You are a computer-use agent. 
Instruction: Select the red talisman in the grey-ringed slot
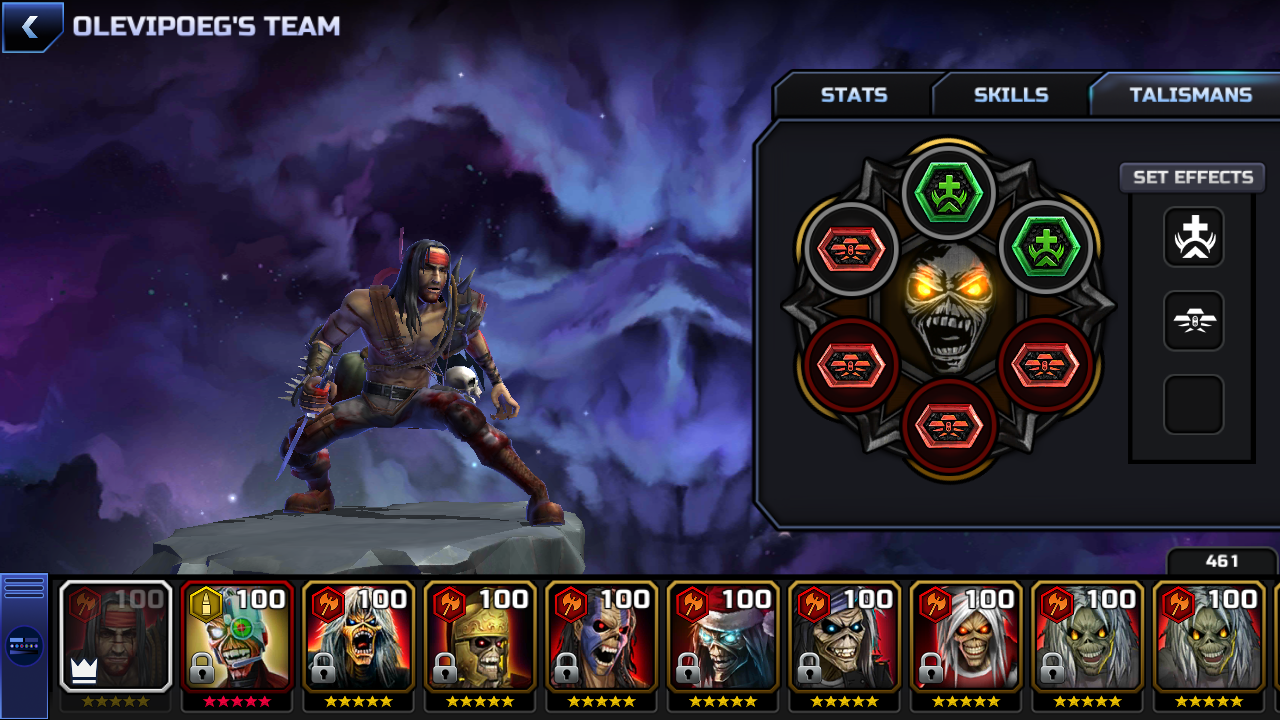[x=851, y=249]
